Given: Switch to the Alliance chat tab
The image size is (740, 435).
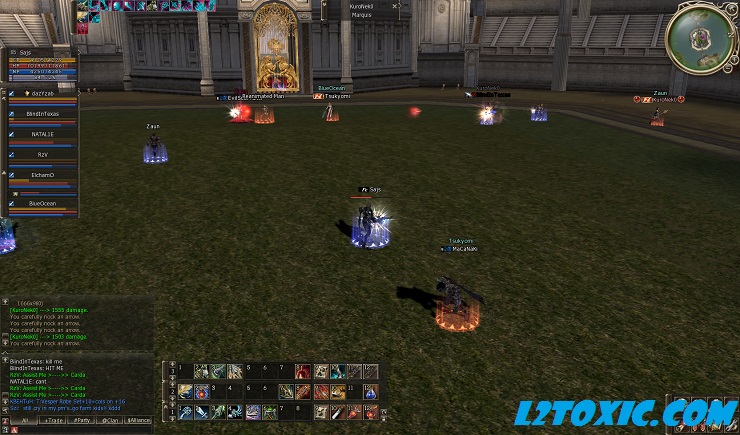Looking at the screenshot, I should (x=139, y=420).
